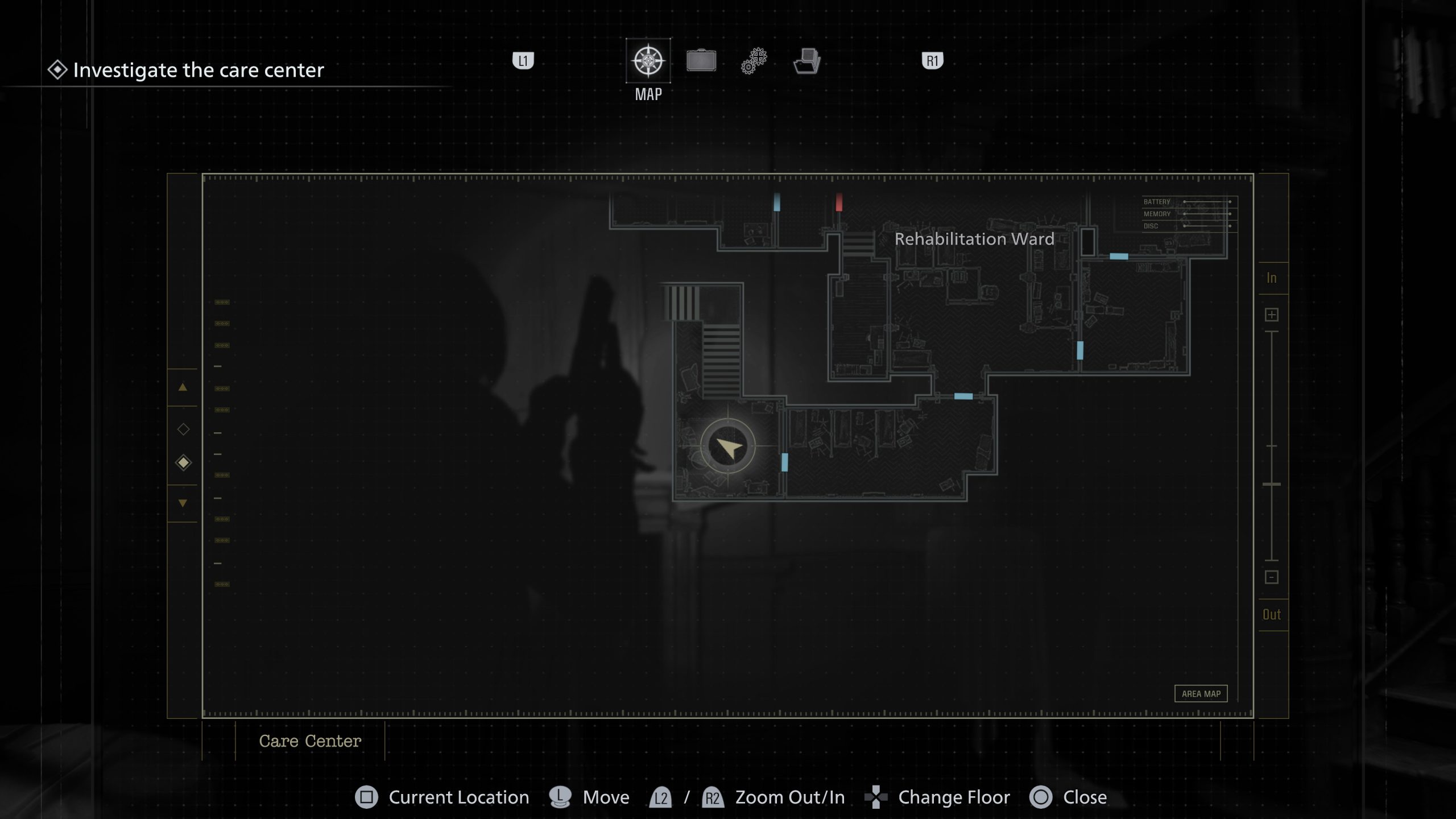Go down one floor with down arrow
Image resolution: width=1456 pixels, height=819 pixels.
click(183, 503)
